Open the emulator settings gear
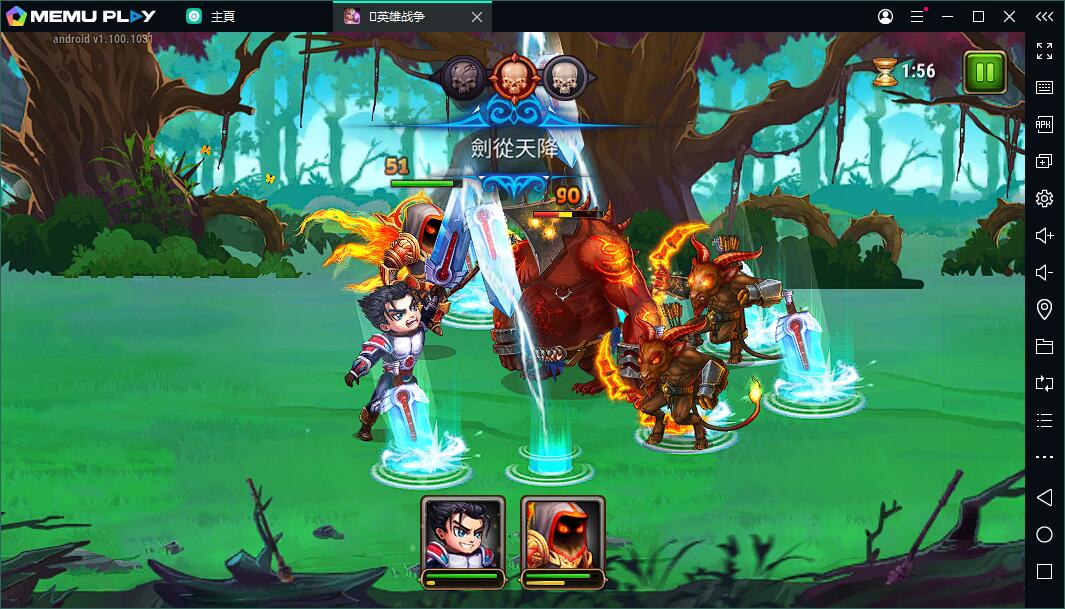 (1044, 198)
